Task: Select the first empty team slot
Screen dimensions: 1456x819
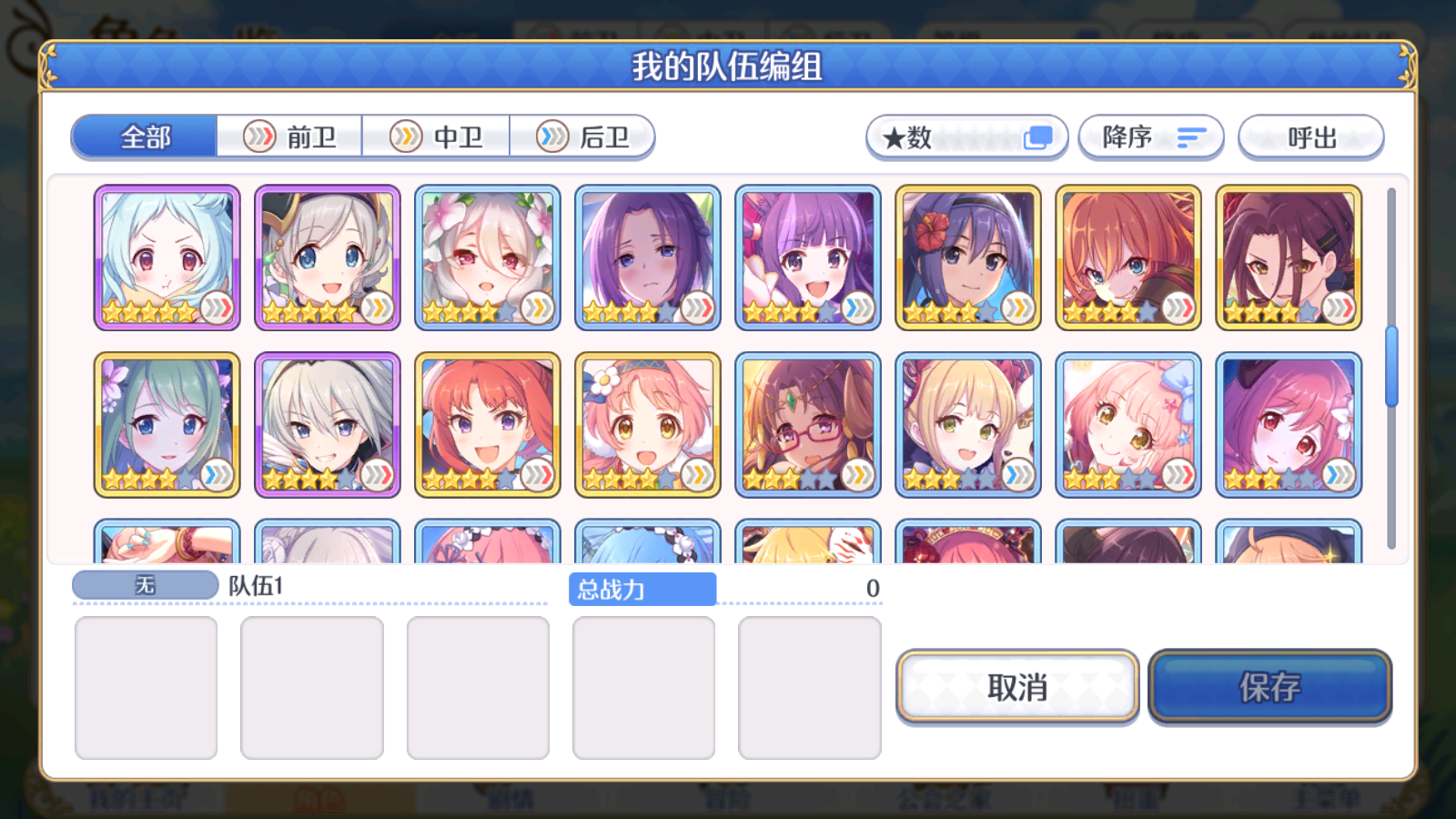Action: coord(147,687)
